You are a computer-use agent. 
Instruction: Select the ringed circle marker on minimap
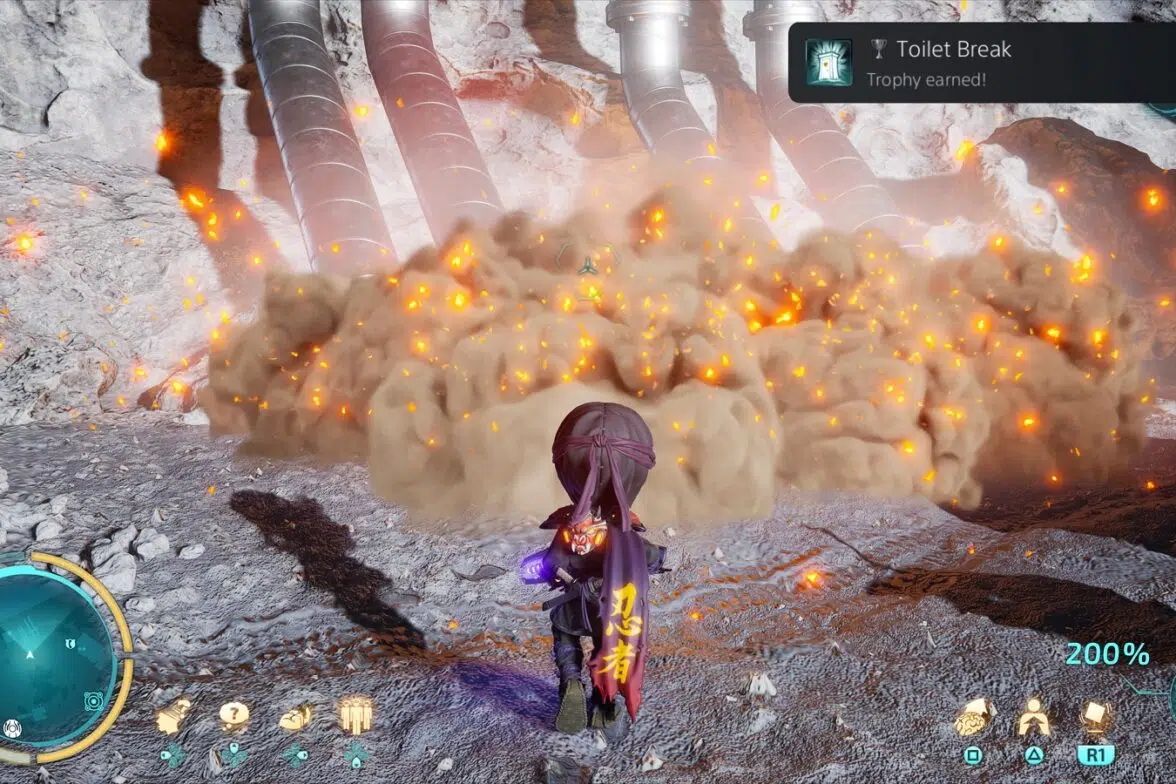click(93, 699)
